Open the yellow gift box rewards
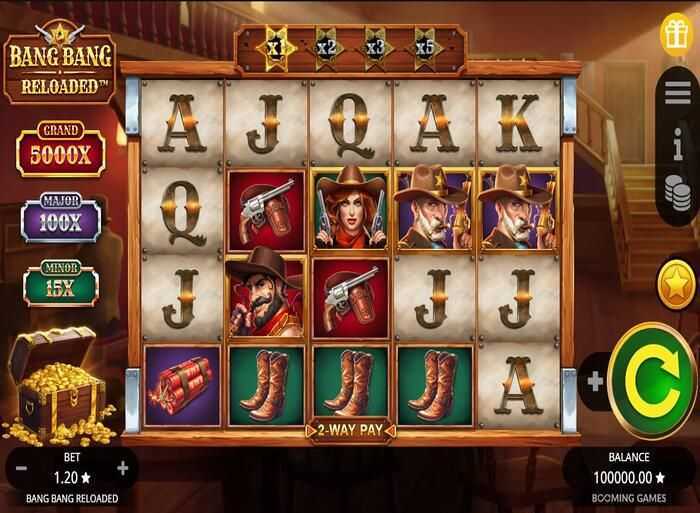Viewport: 700px width, 513px height. (677, 30)
